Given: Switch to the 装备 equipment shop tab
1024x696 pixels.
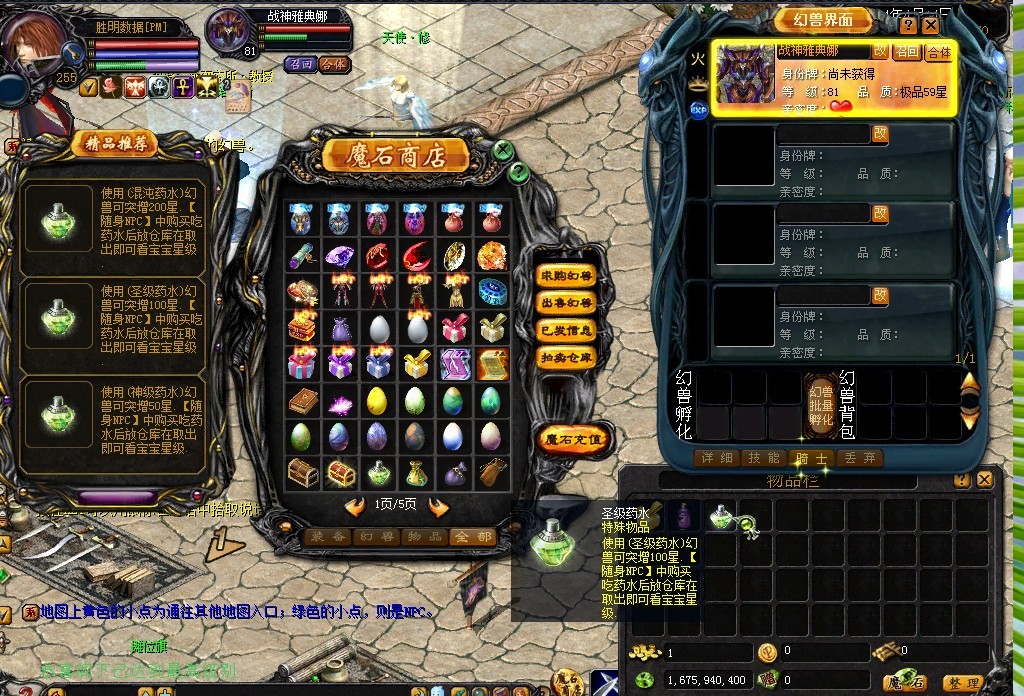Looking at the screenshot, I should (326, 537).
